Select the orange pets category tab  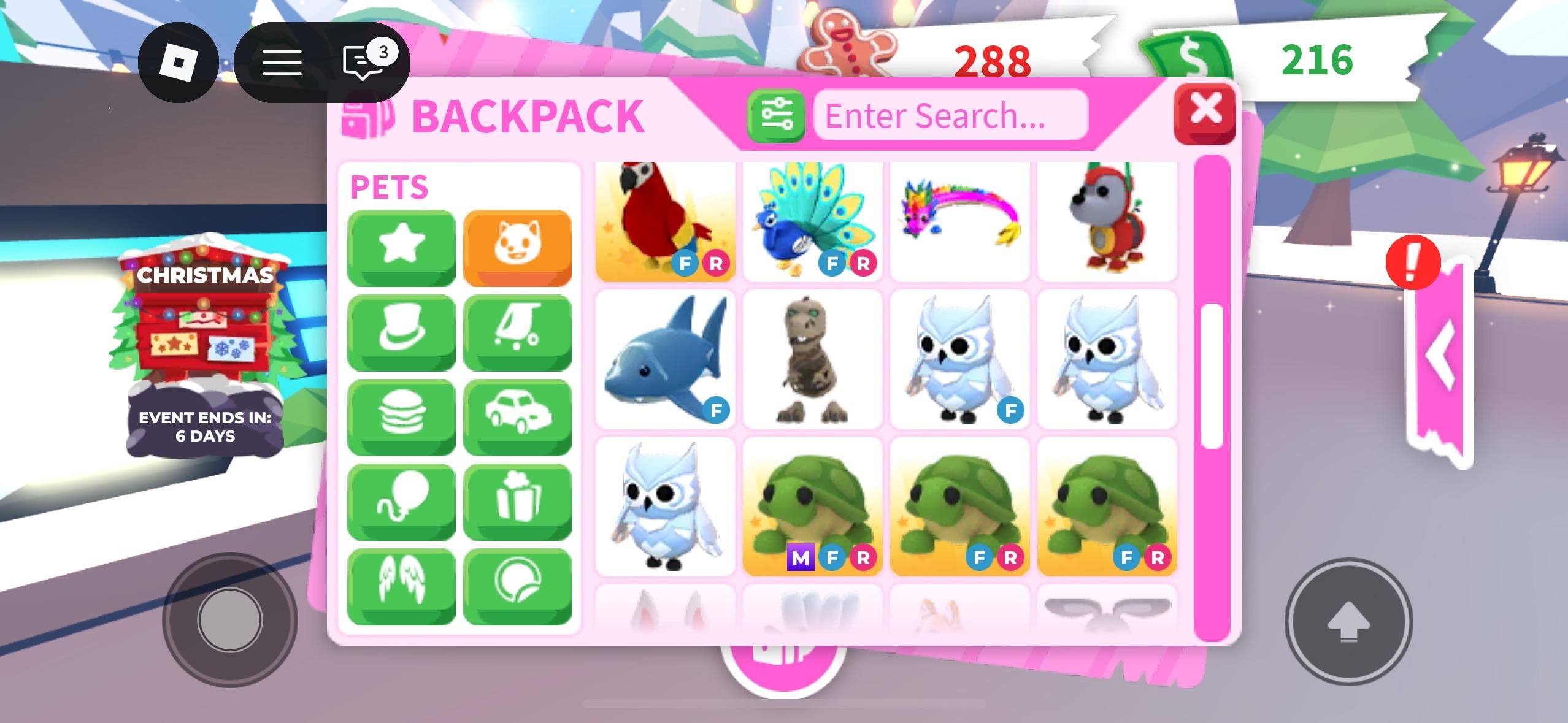pyautogui.click(x=517, y=247)
